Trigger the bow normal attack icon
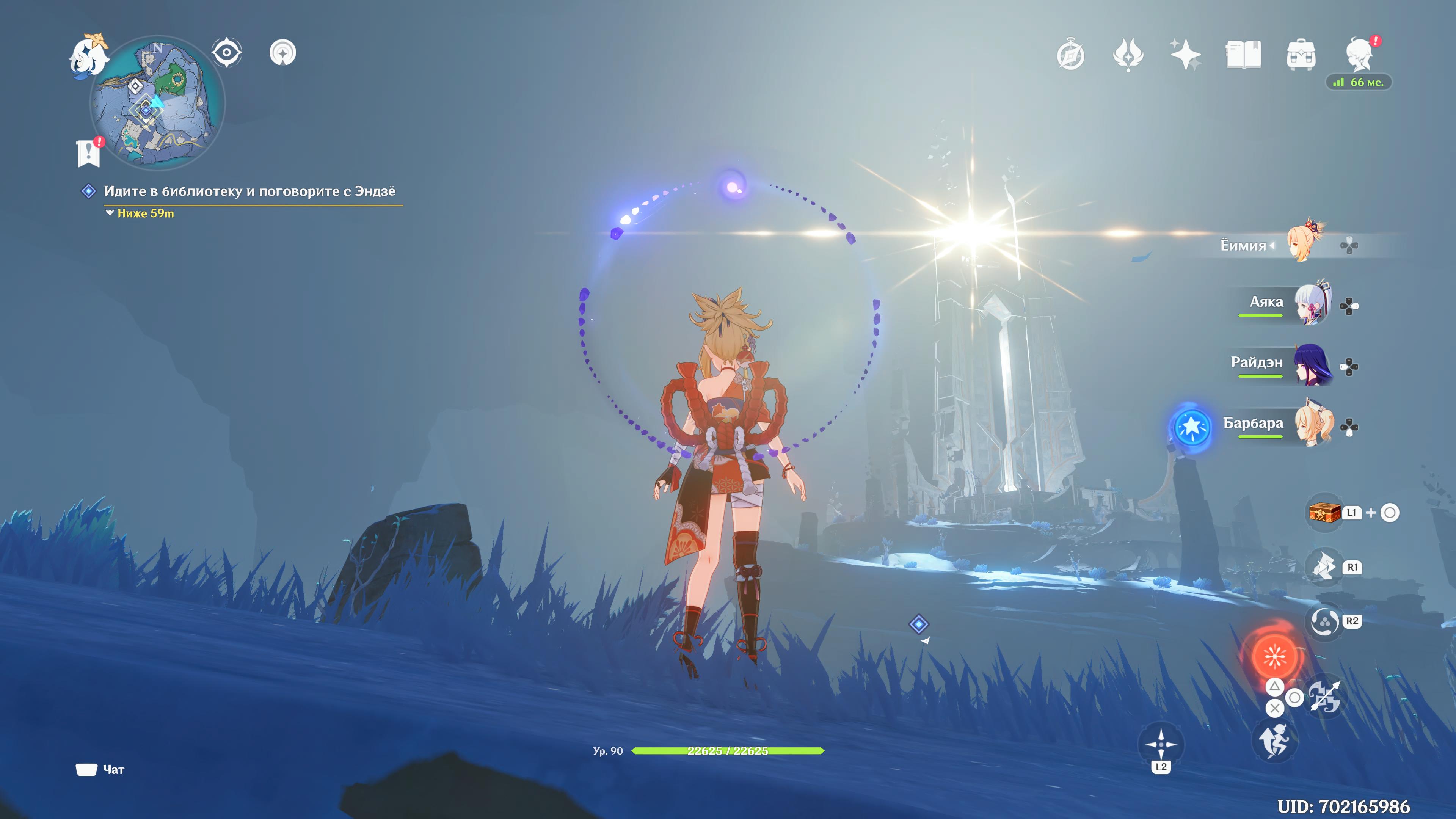Image resolution: width=1456 pixels, height=819 pixels. click(x=1324, y=697)
